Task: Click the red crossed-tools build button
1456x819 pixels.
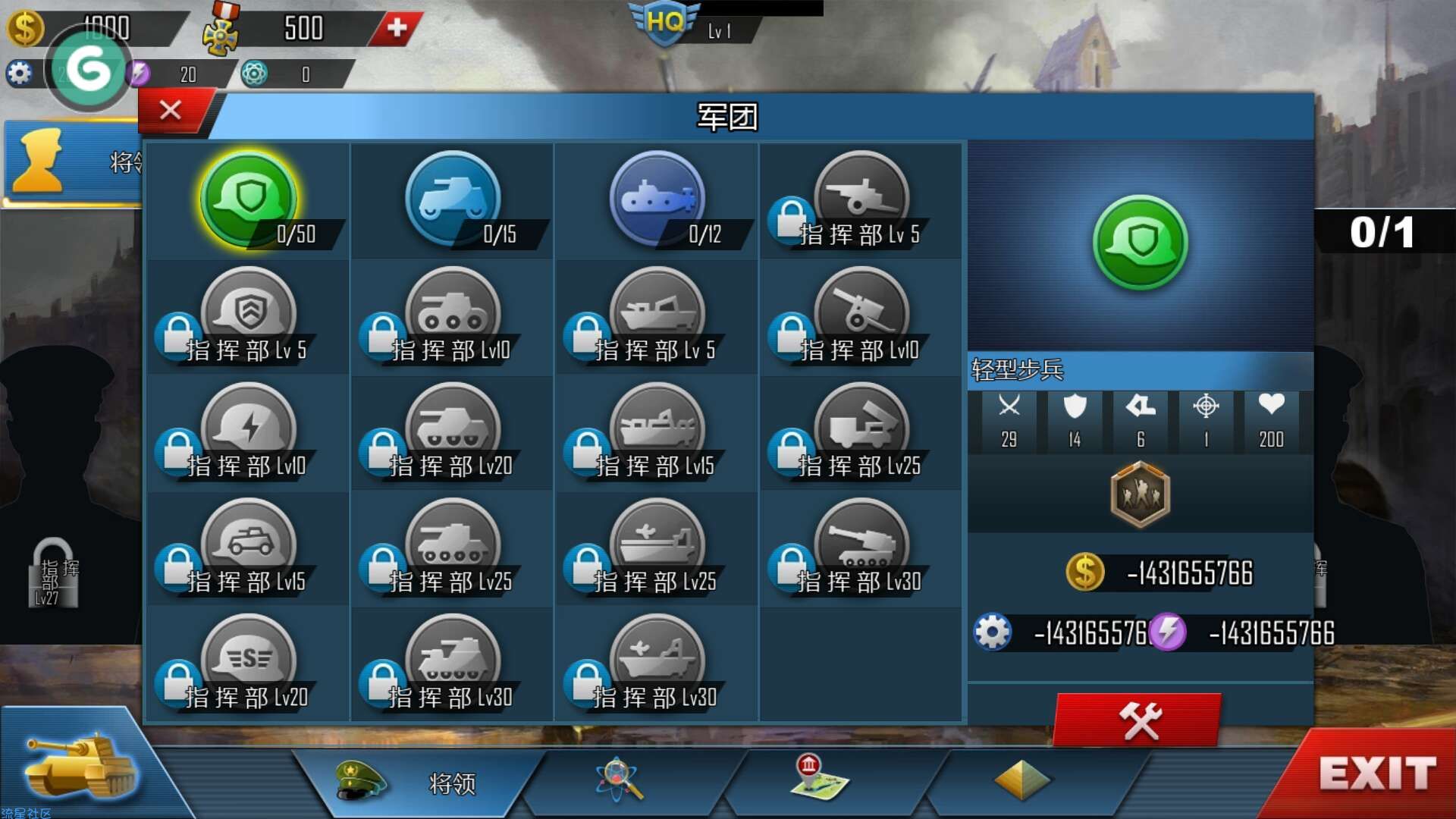Action: tap(1138, 720)
